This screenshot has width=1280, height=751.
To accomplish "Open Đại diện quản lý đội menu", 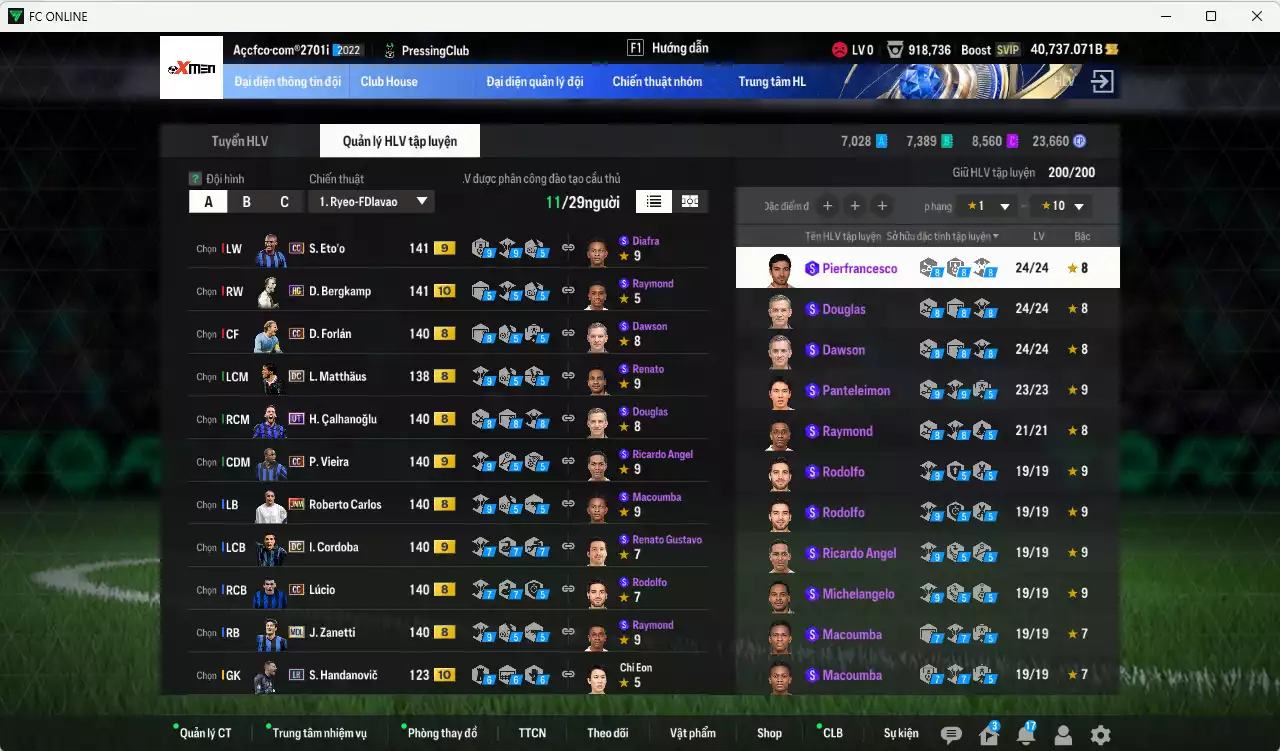I will point(534,81).
